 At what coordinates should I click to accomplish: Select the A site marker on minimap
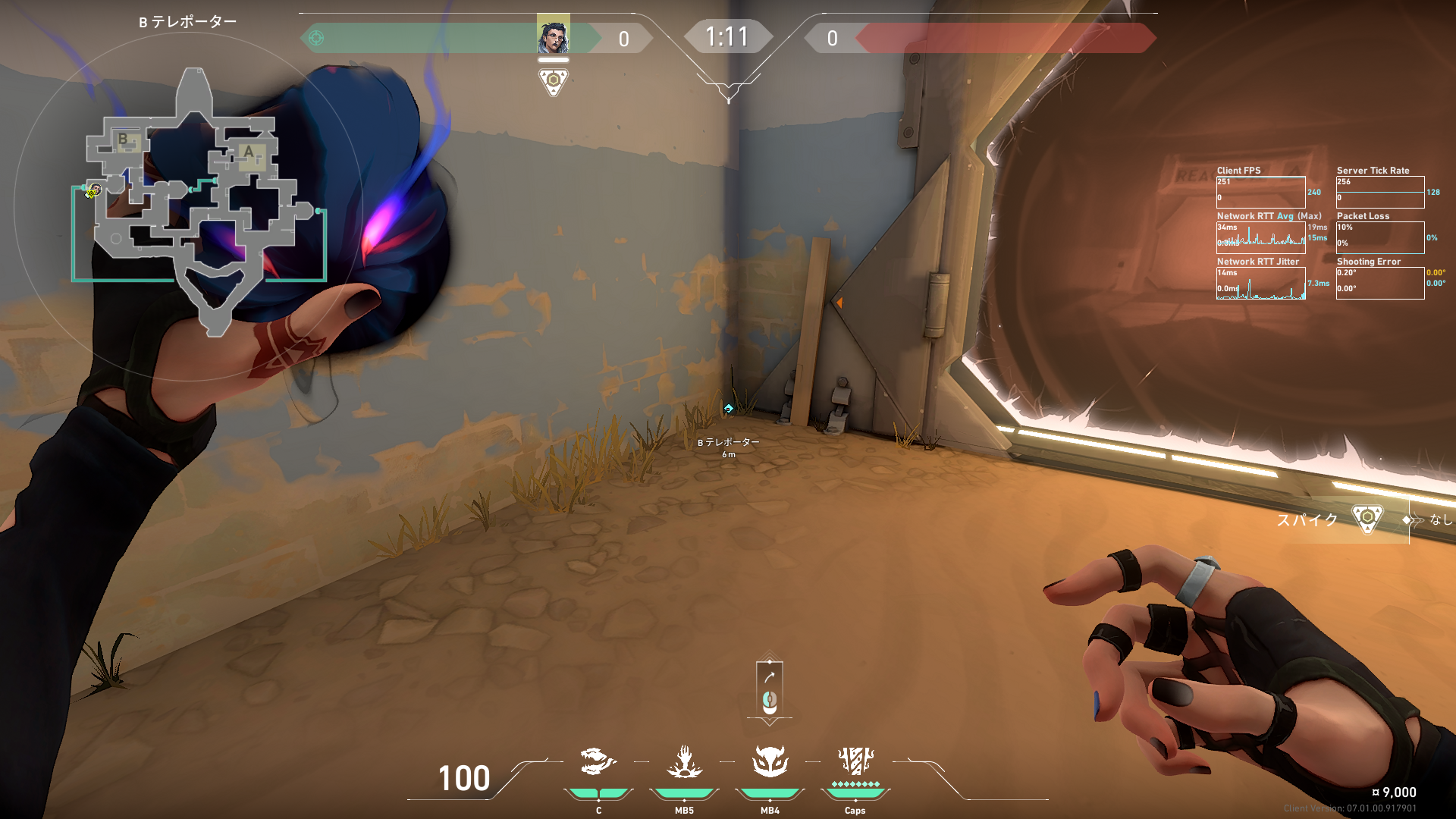tap(248, 152)
